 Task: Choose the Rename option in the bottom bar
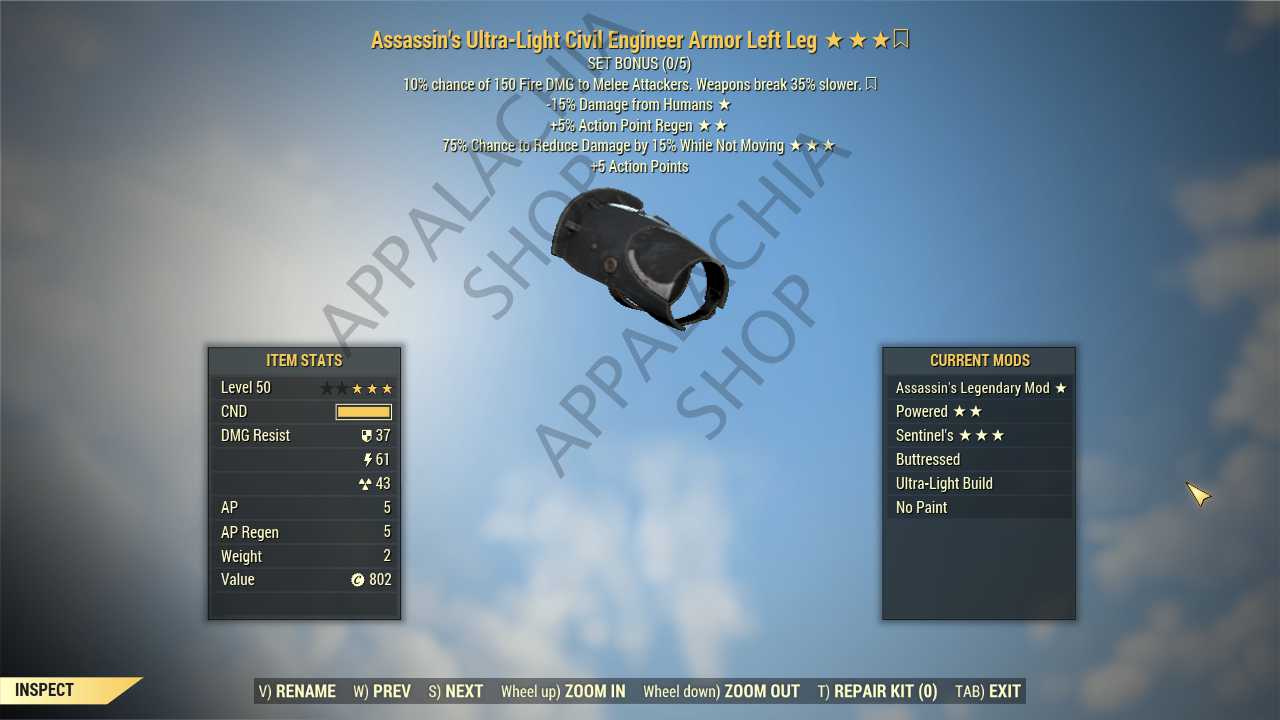coord(297,691)
